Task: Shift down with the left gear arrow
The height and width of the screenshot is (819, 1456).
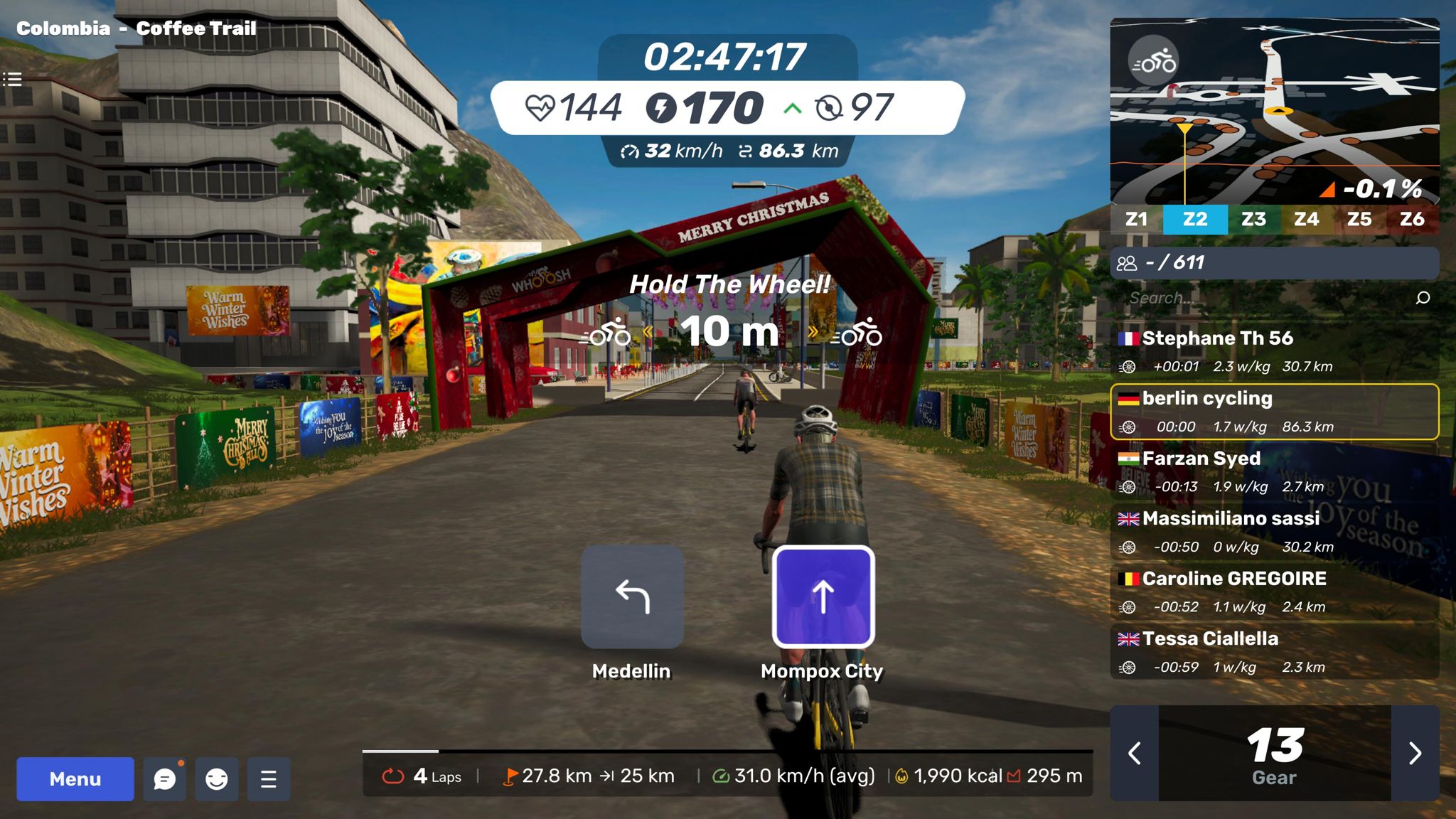Action: (1135, 753)
